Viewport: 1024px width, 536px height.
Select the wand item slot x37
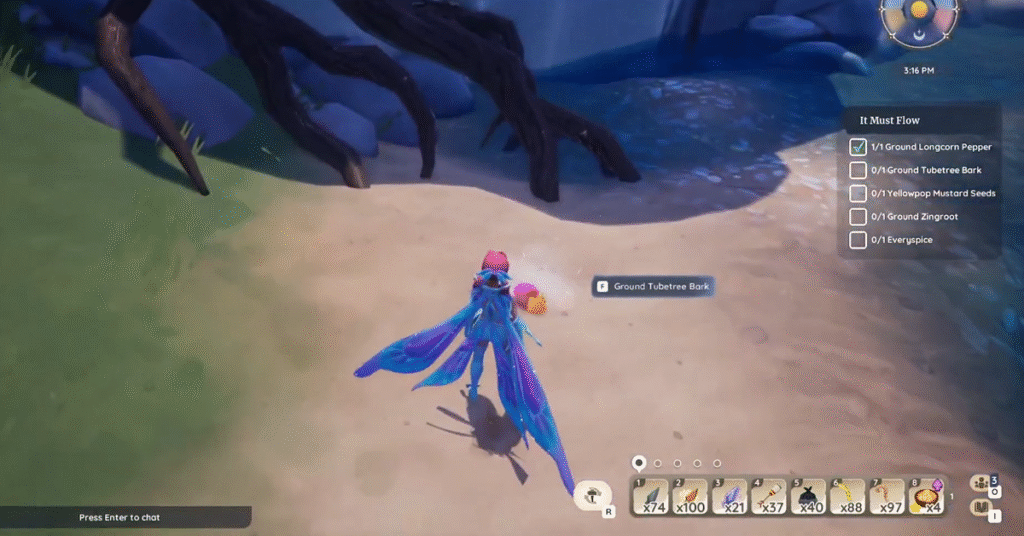click(770, 497)
